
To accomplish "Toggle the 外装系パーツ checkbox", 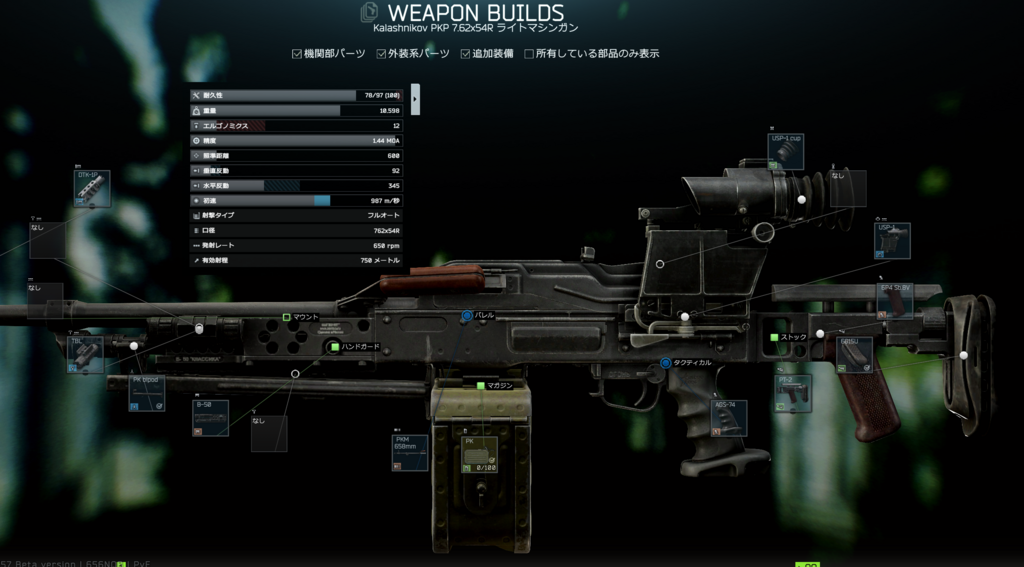I will (381, 53).
